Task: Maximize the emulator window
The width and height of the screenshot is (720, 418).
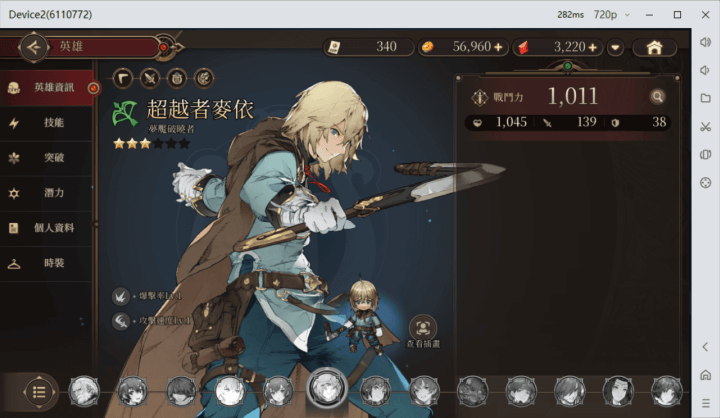Action: pyautogui.click(x=677, y=14)
